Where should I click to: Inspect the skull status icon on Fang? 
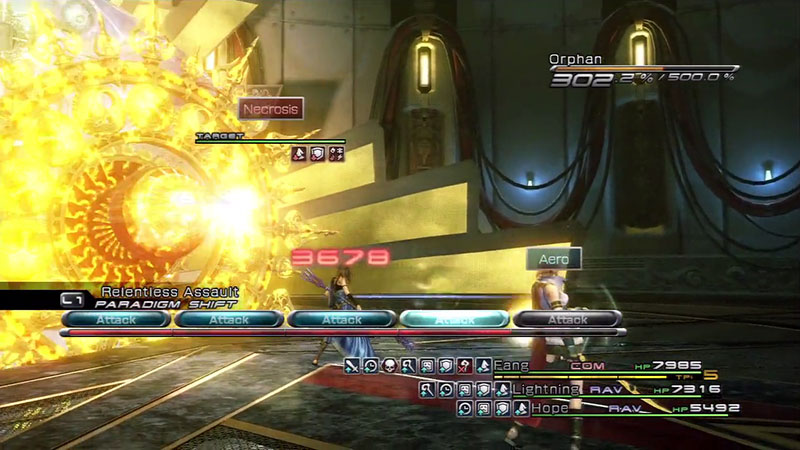(x=389, y=366)
